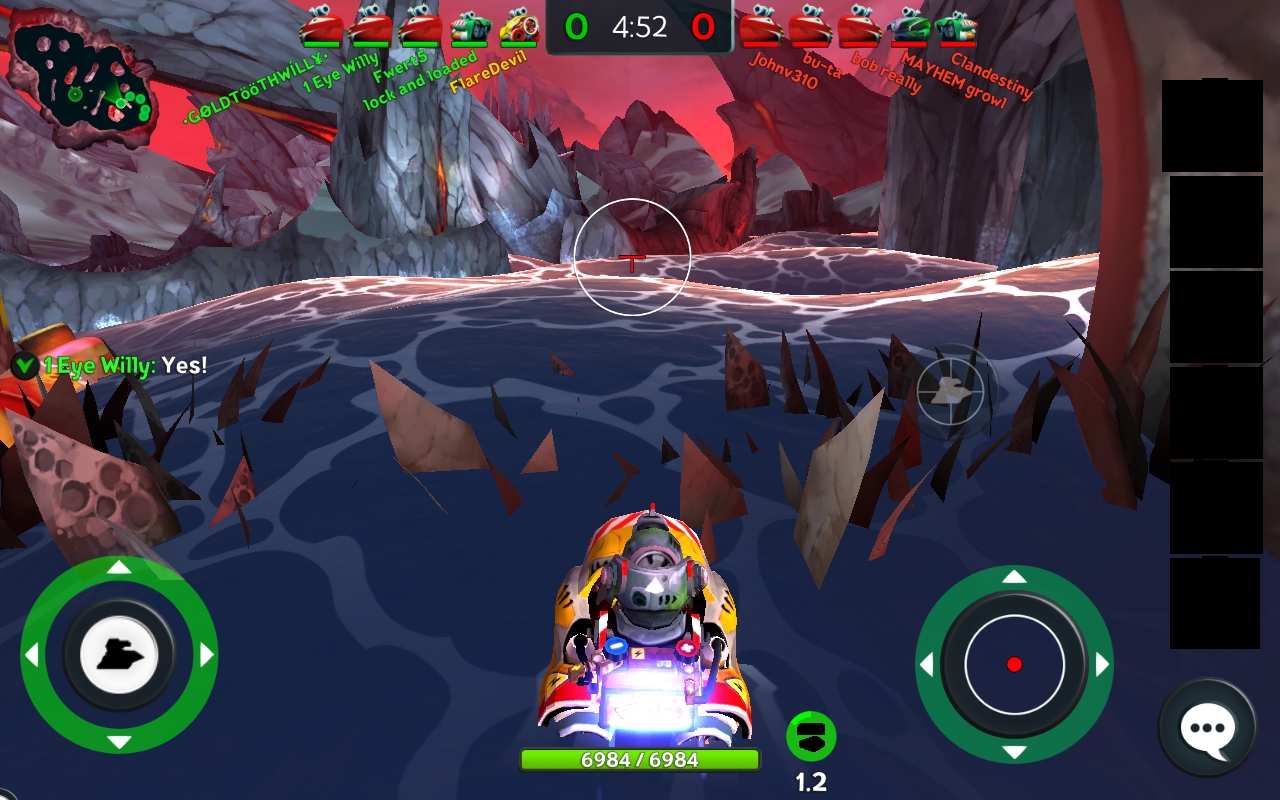Tap the movement joystick's down arrow

[119, 742]
